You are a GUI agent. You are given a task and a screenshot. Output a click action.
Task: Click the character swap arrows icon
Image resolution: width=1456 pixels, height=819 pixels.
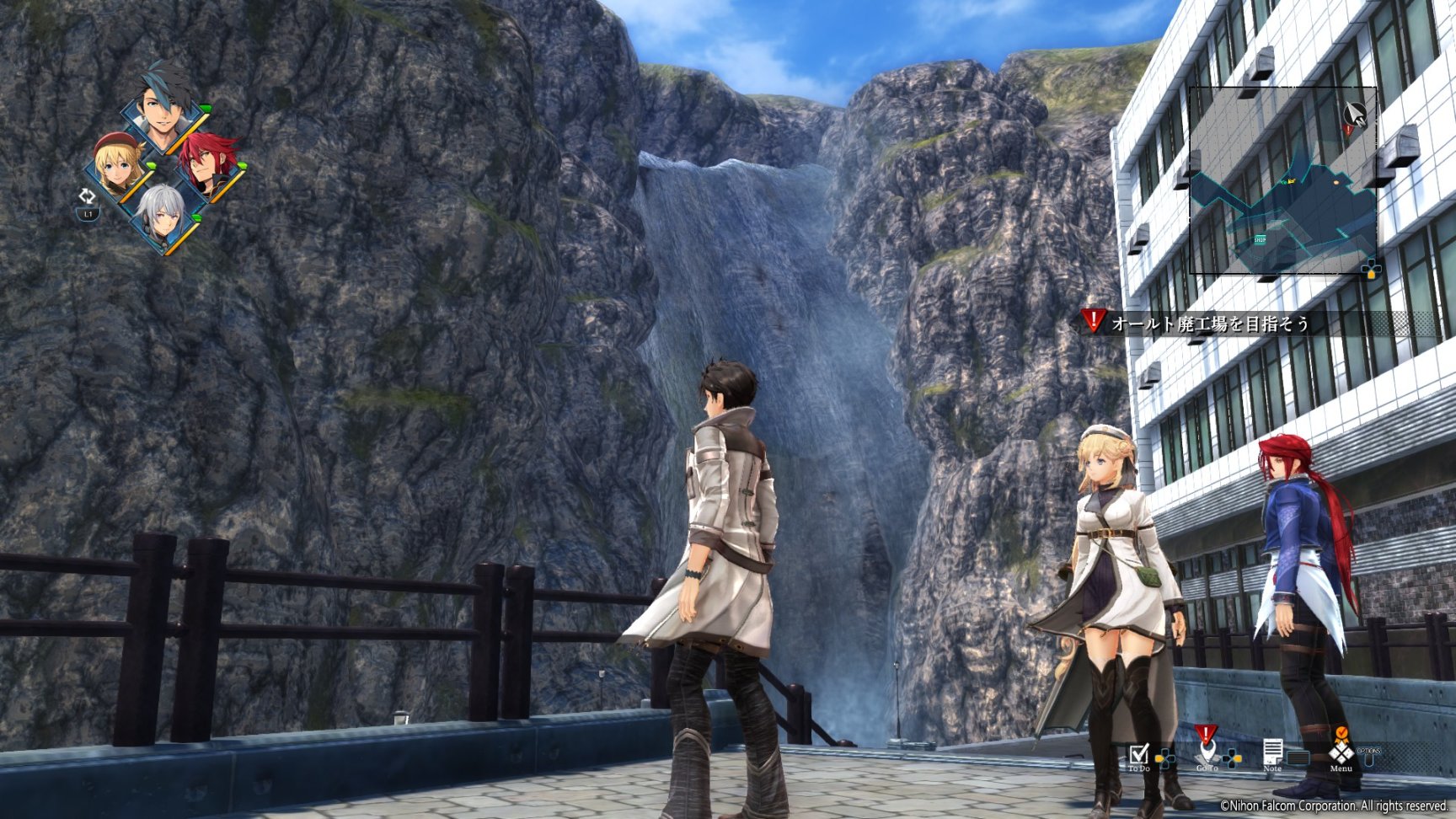(x=87, y=197)
